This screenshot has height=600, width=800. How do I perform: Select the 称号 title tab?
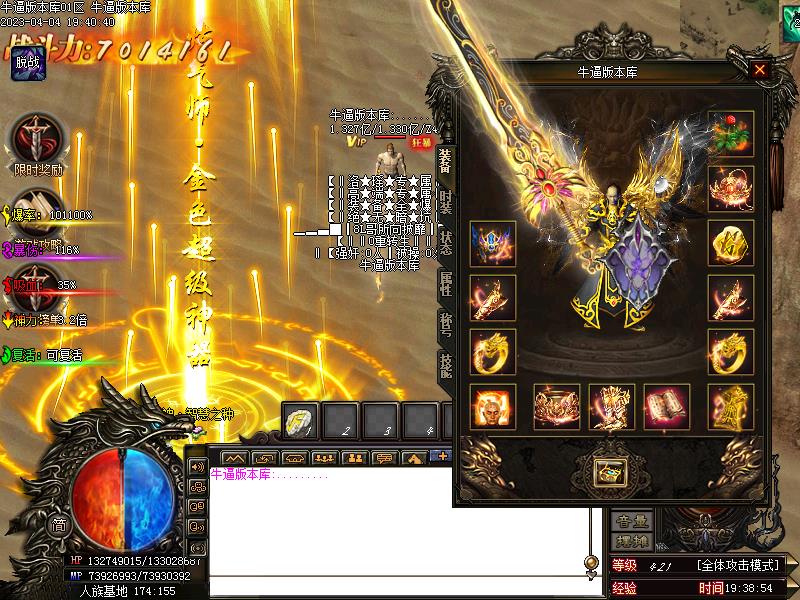445,327
